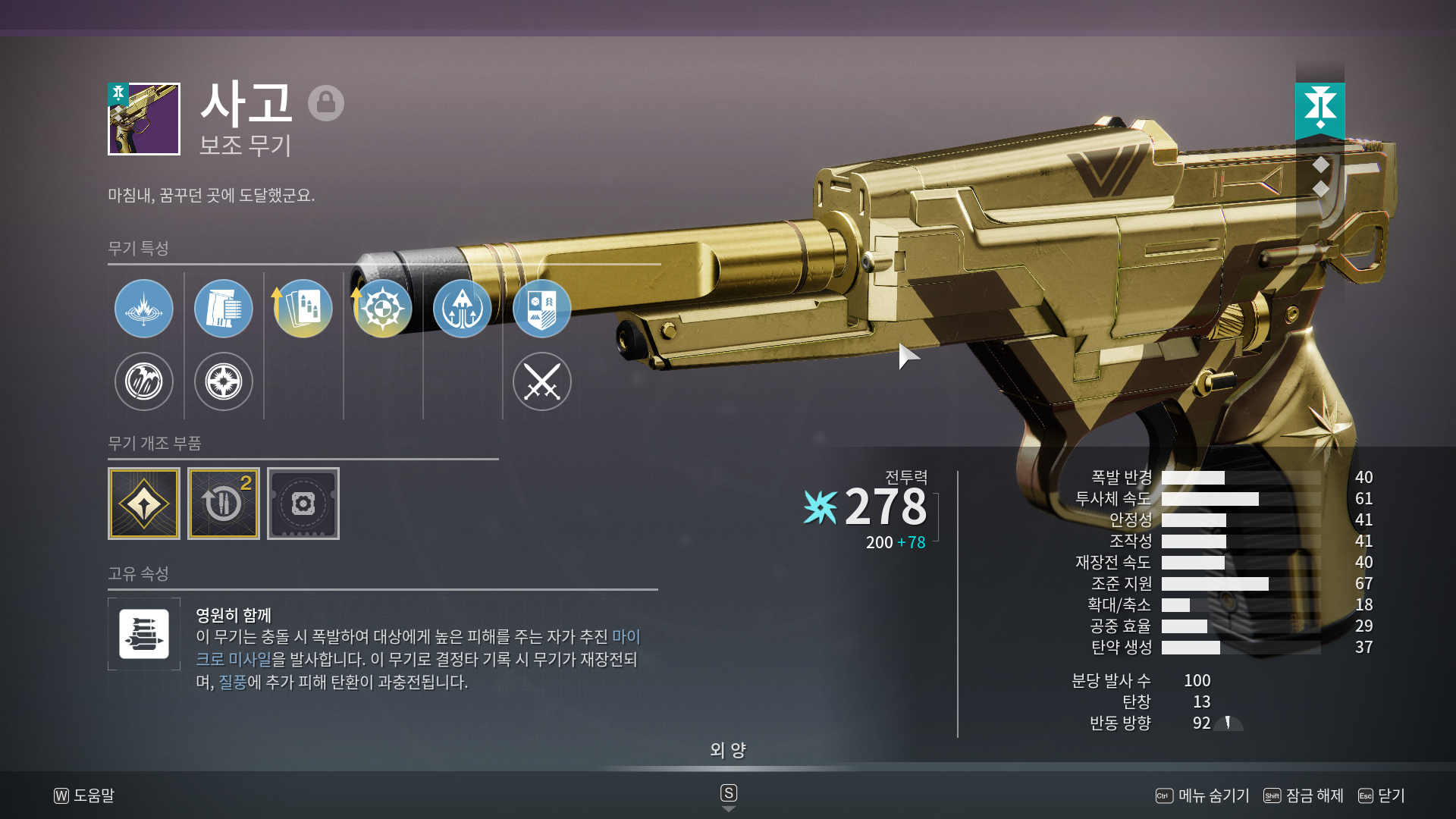This screenshot has width=1456, height=819.
Task: Switch to the 외양 appearance section
Action: tap(728, 750)
